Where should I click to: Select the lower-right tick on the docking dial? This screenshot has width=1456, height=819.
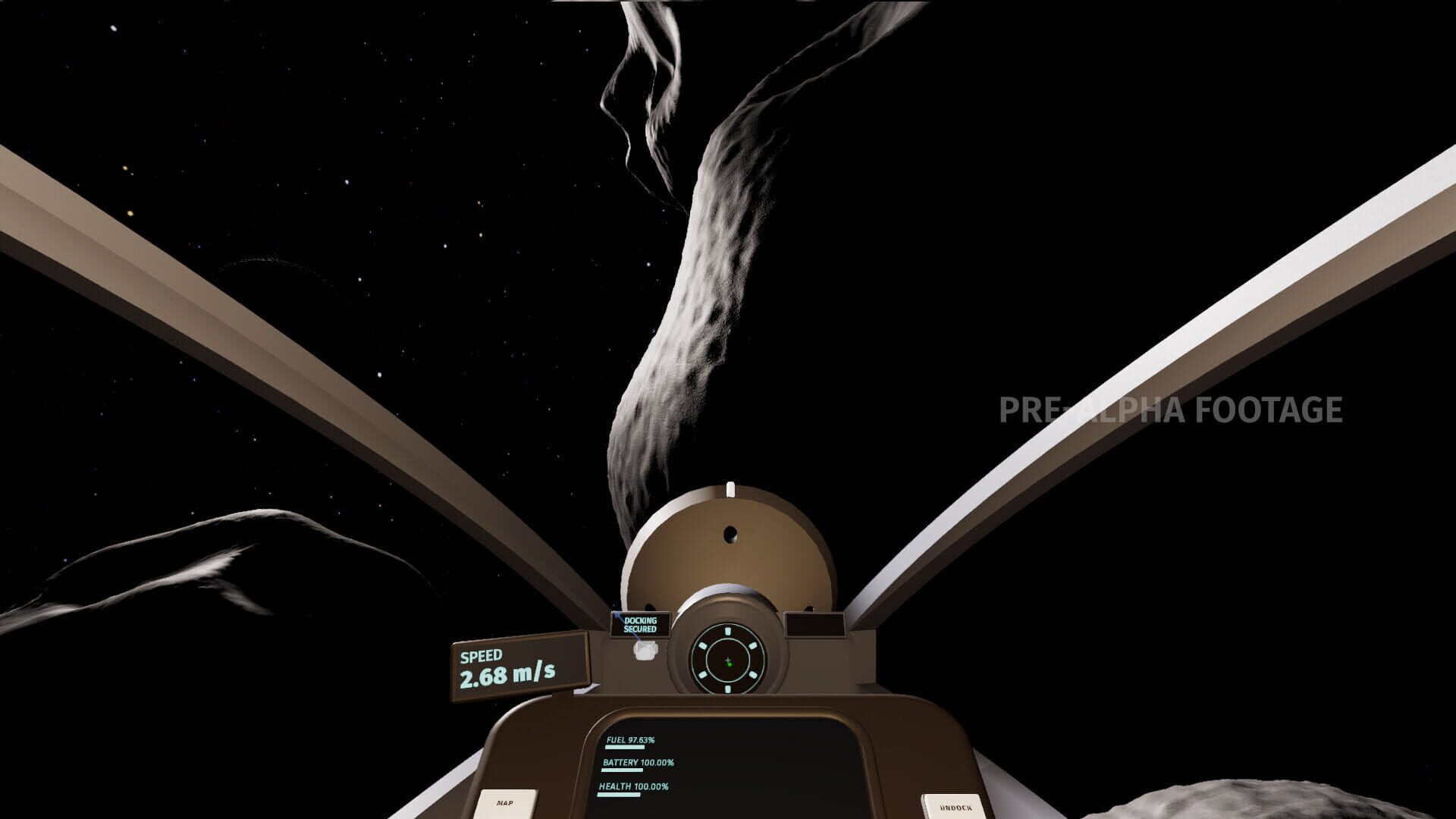tap(753, 675)
